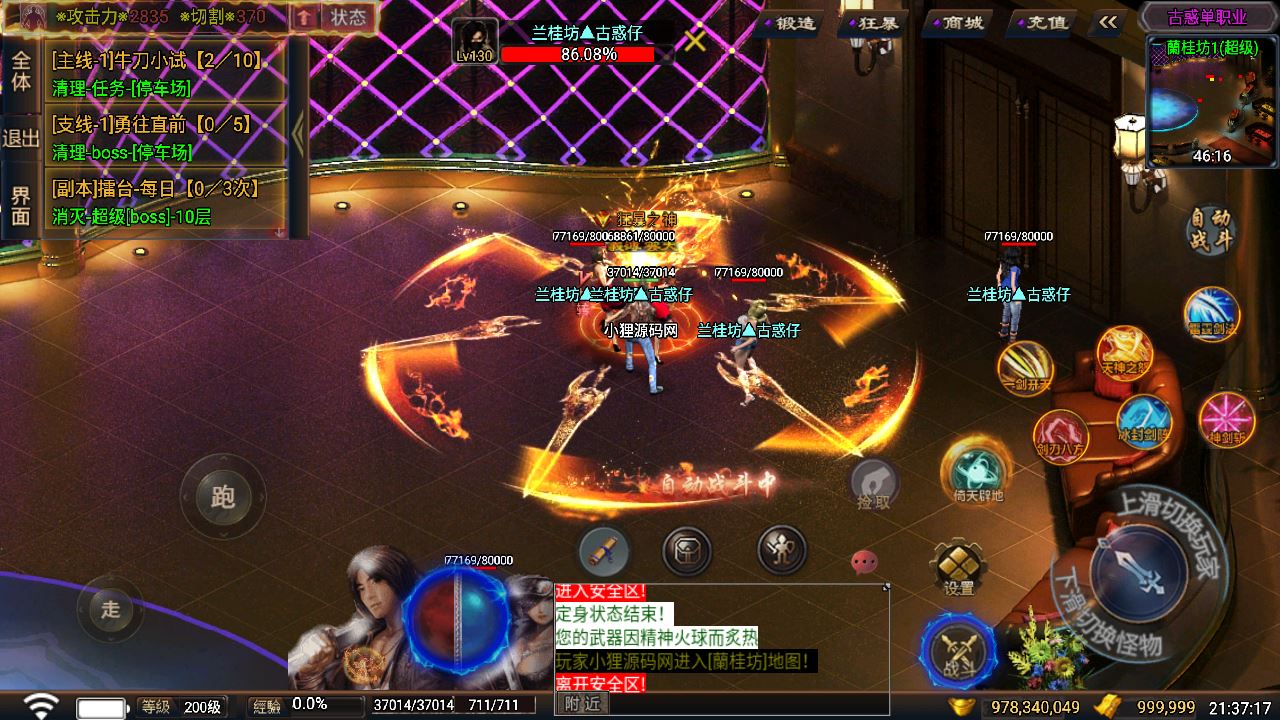Viewport: 1280px width, 720px height.
Task: Switch to the 全体 tab
Action: tap(21, 71)
